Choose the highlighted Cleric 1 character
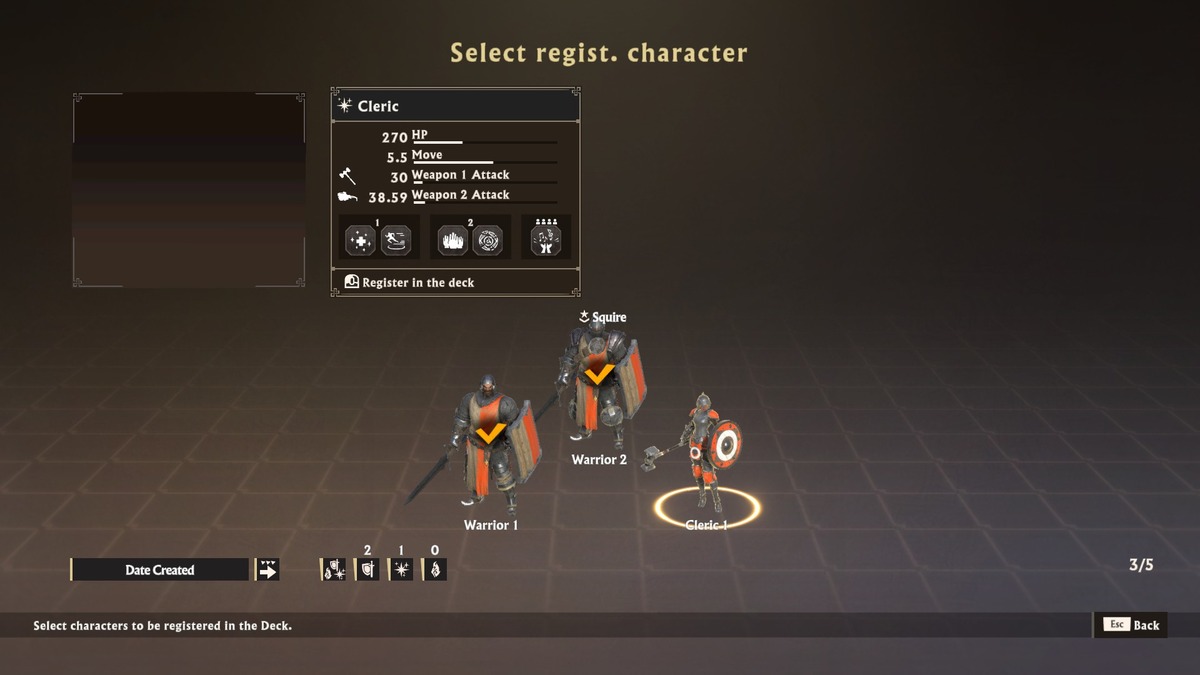The image size is (1200, 675). (708, 450)
